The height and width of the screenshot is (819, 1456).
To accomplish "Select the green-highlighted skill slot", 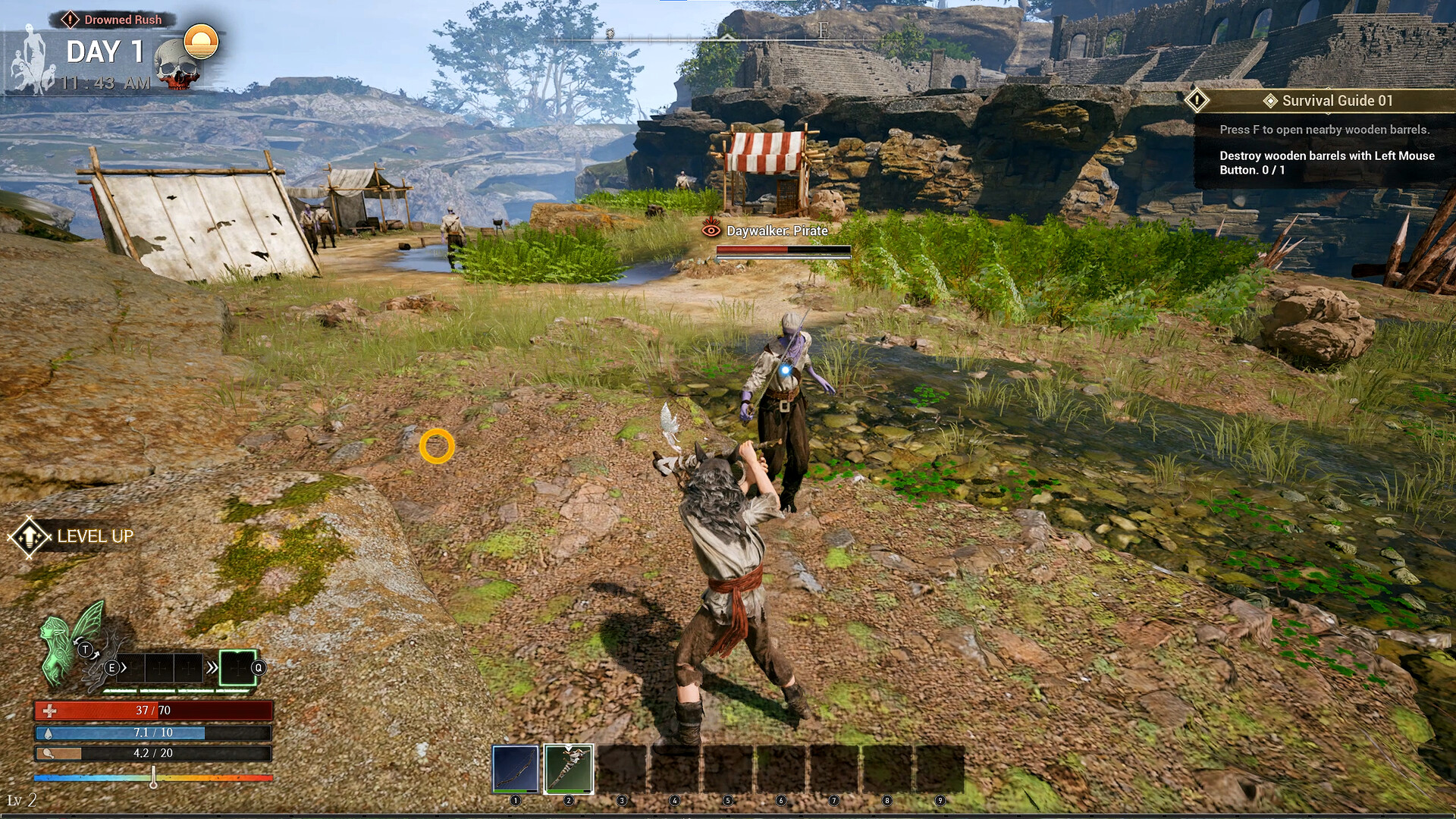I will tap(237, 668).
